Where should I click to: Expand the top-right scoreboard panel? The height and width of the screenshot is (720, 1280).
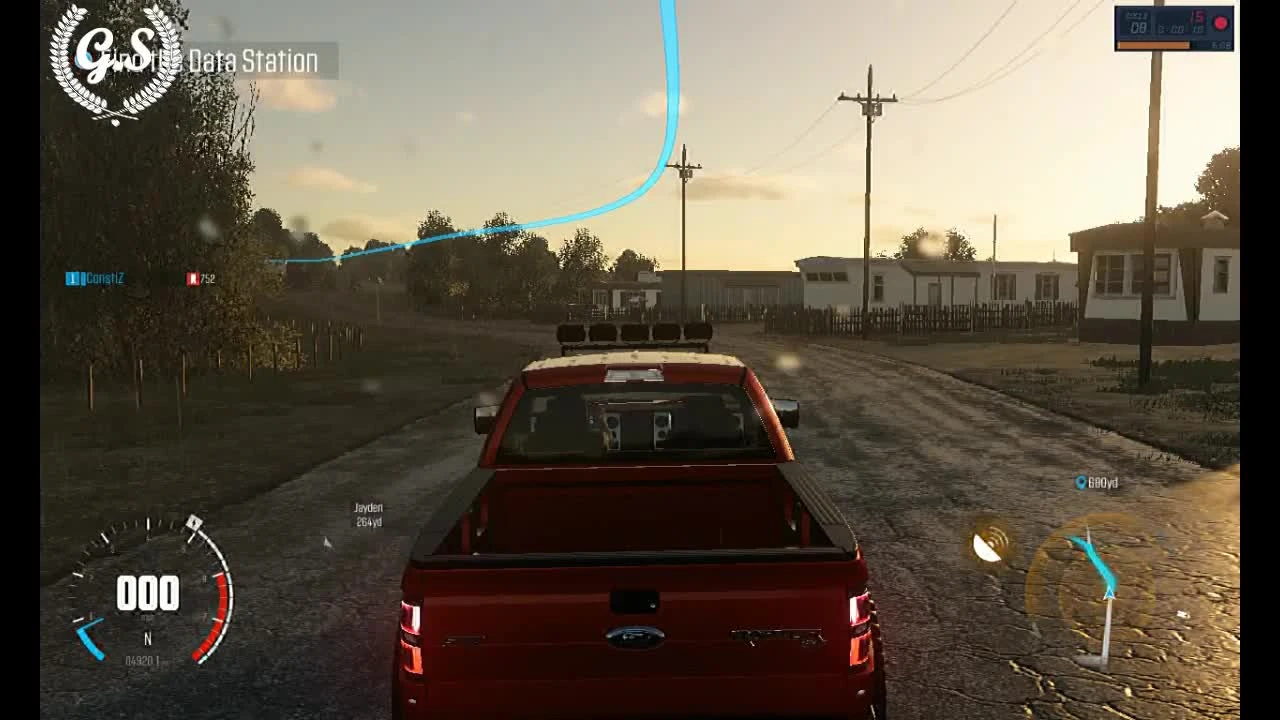point(1174,27)
